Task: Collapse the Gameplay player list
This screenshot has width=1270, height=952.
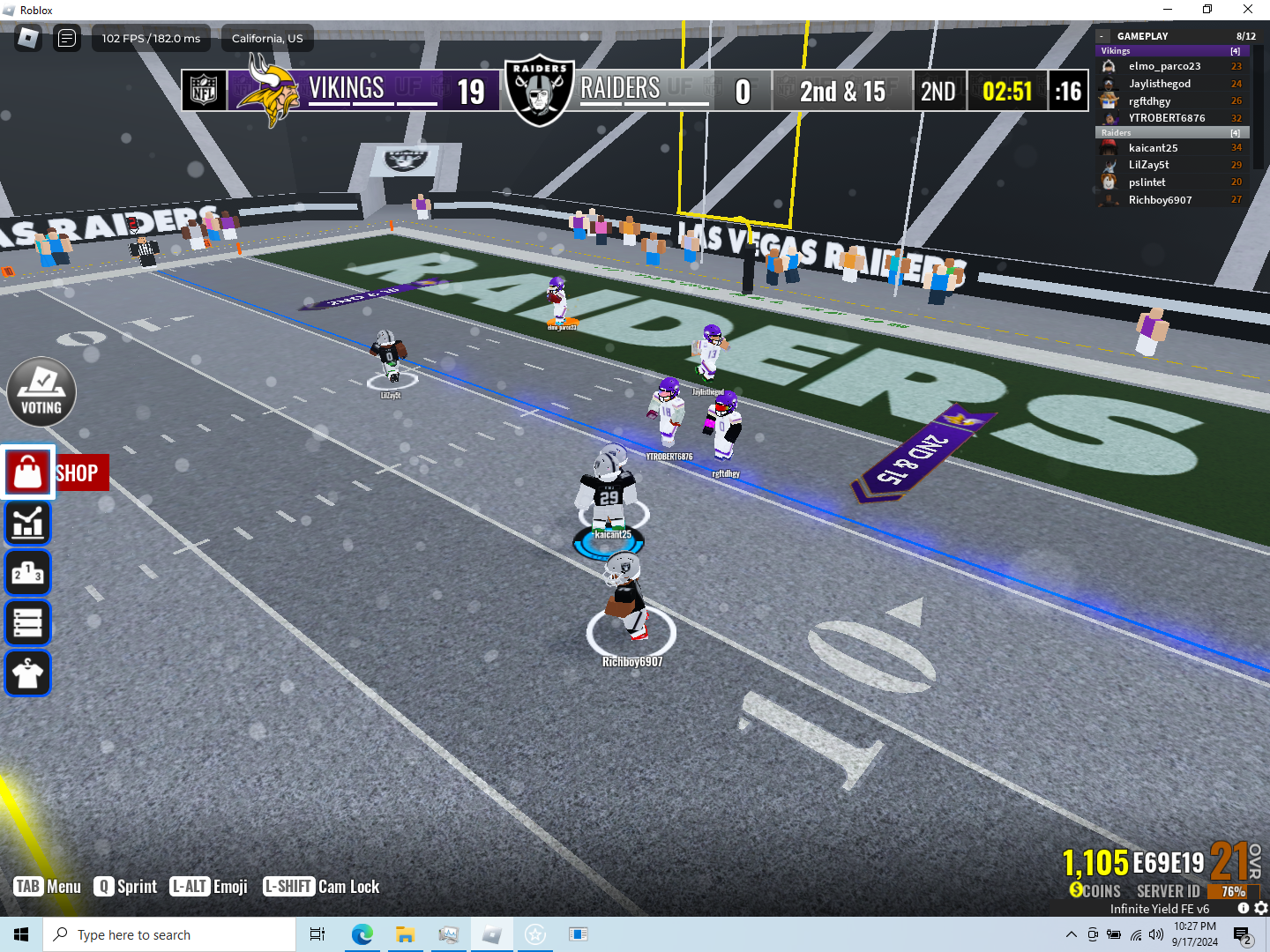Action: tap(1102, 36)
